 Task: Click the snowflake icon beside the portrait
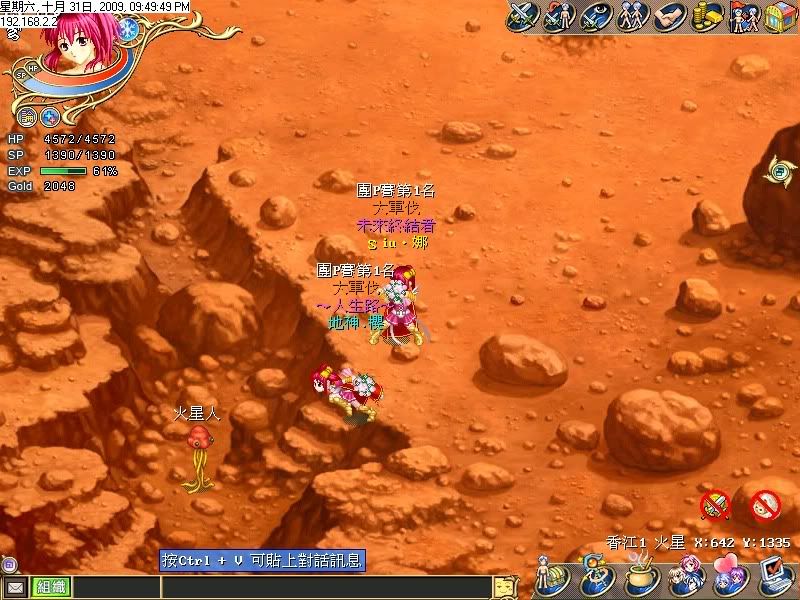click(x=127, y=28)
